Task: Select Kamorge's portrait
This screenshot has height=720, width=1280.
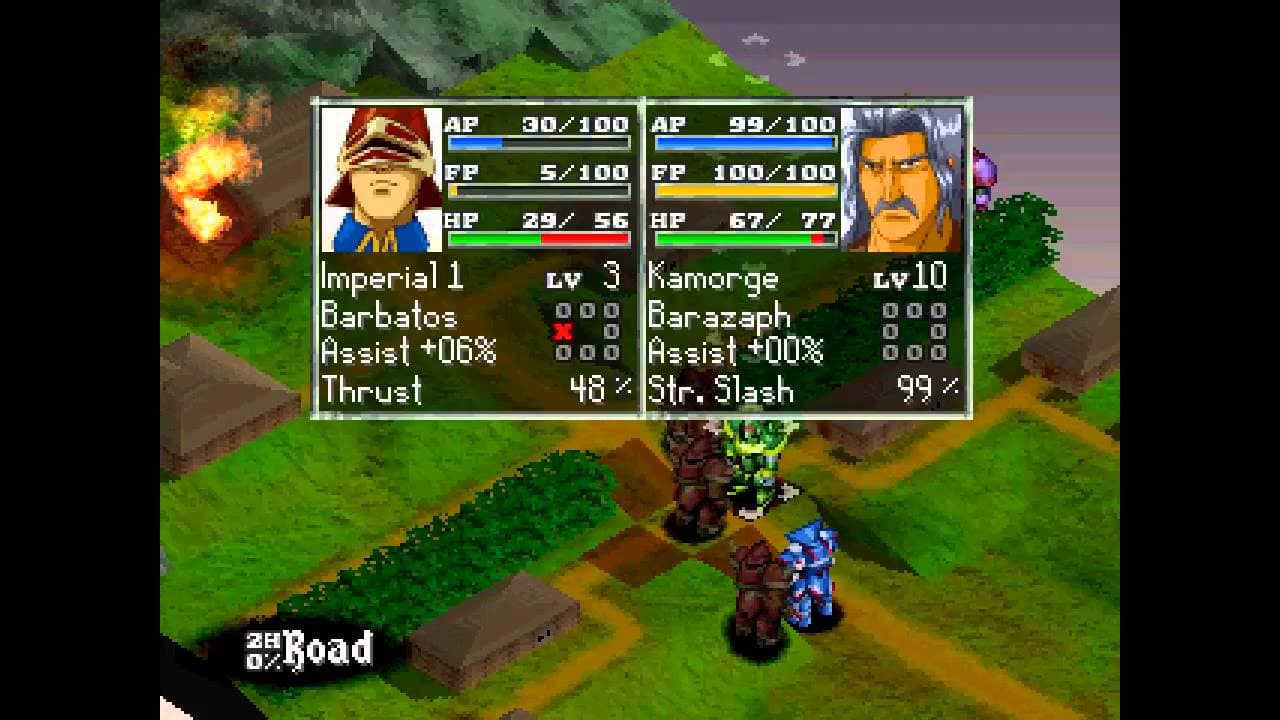Action: pyautogui.click(x=902, y=180)
